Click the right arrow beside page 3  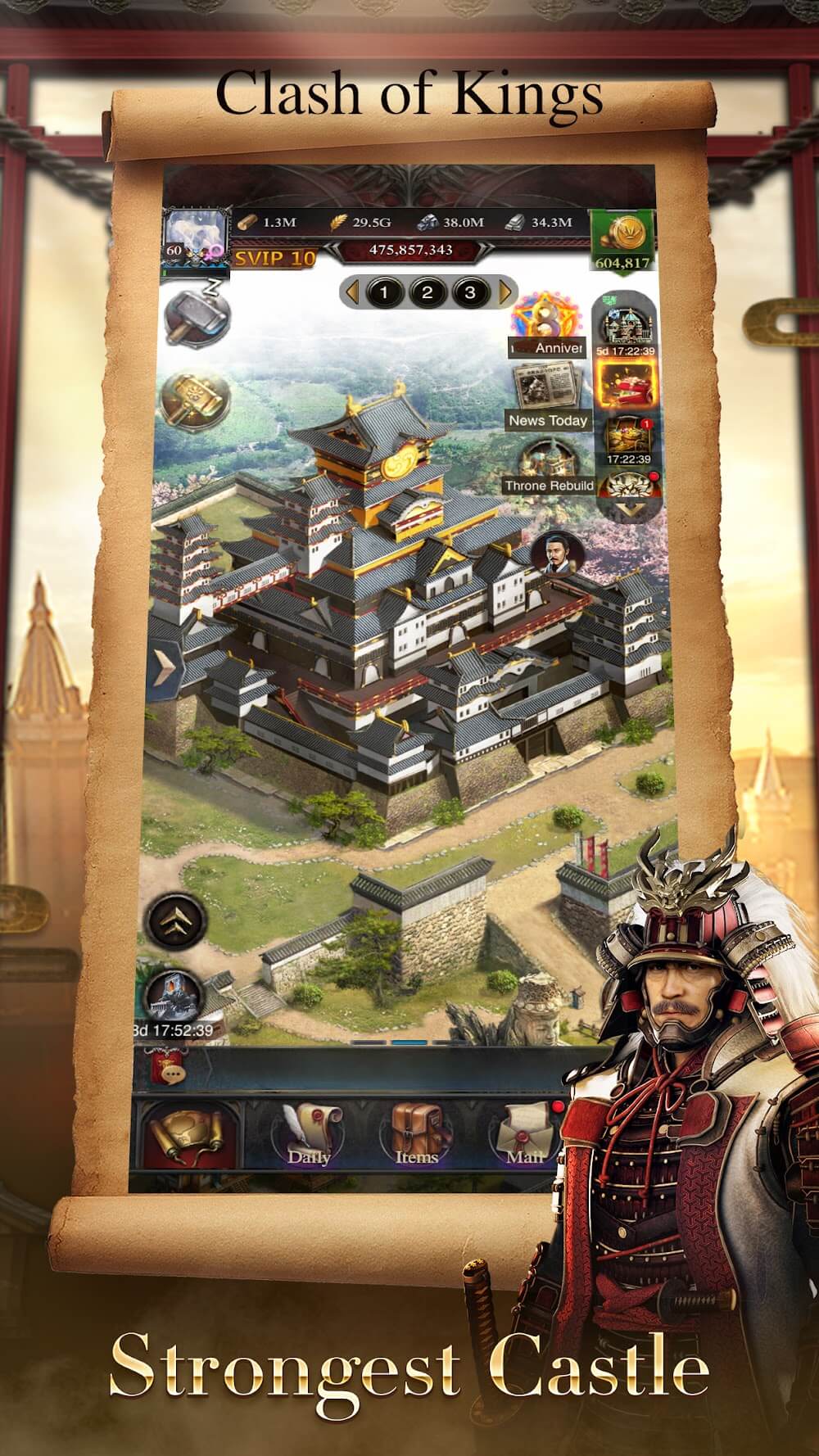pyautogui.click(x=505, y=292)
